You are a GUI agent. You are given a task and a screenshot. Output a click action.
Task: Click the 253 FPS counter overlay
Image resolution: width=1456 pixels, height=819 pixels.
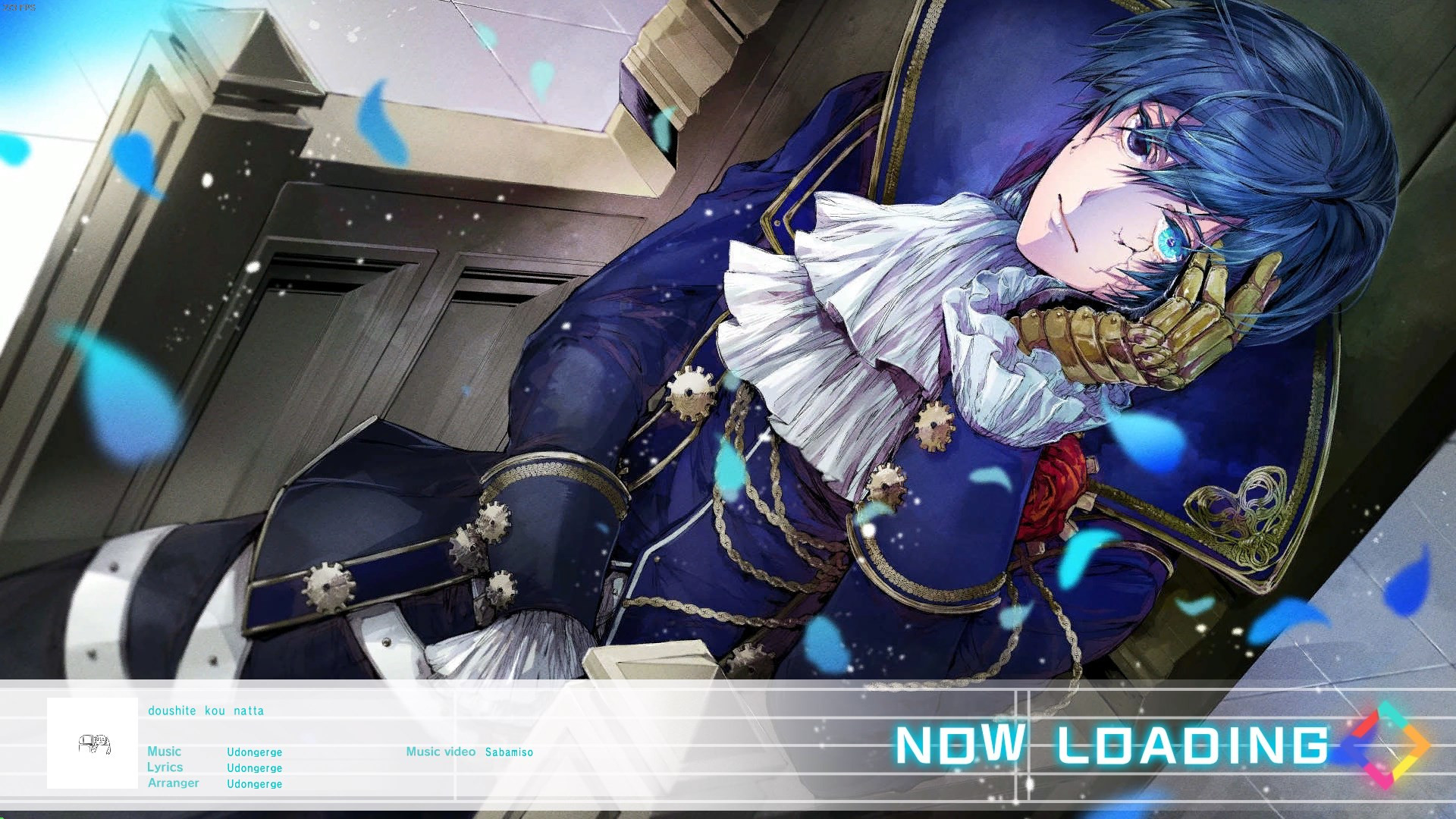point(19,7)
